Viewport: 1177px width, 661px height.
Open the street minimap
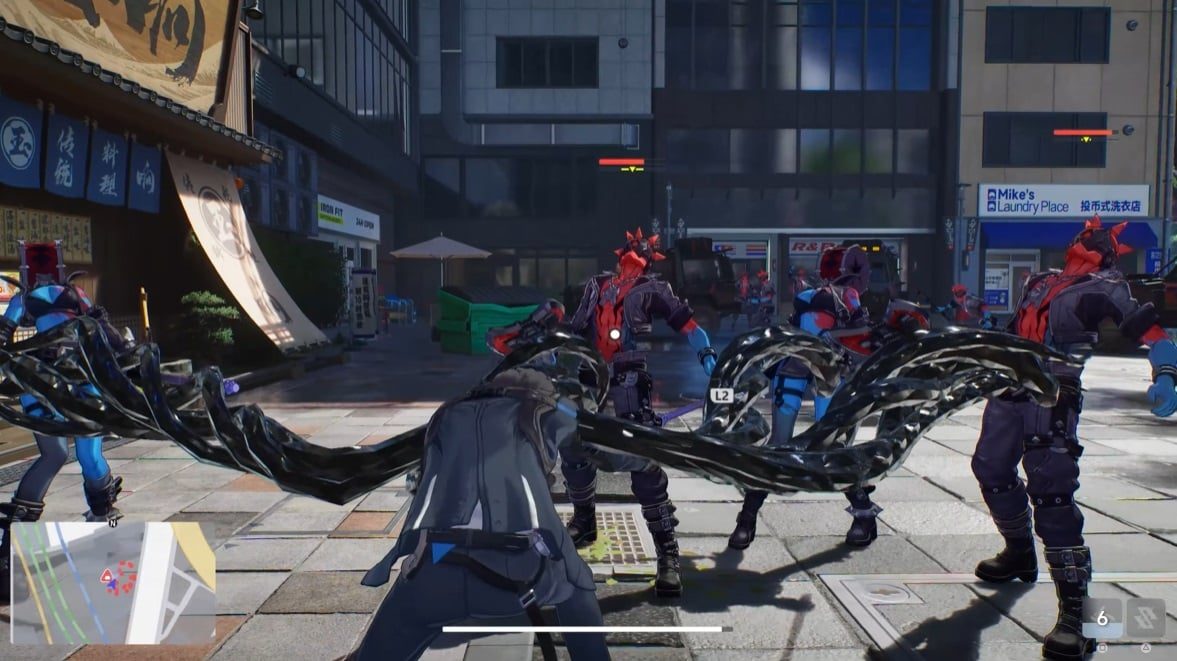point(112,583)
